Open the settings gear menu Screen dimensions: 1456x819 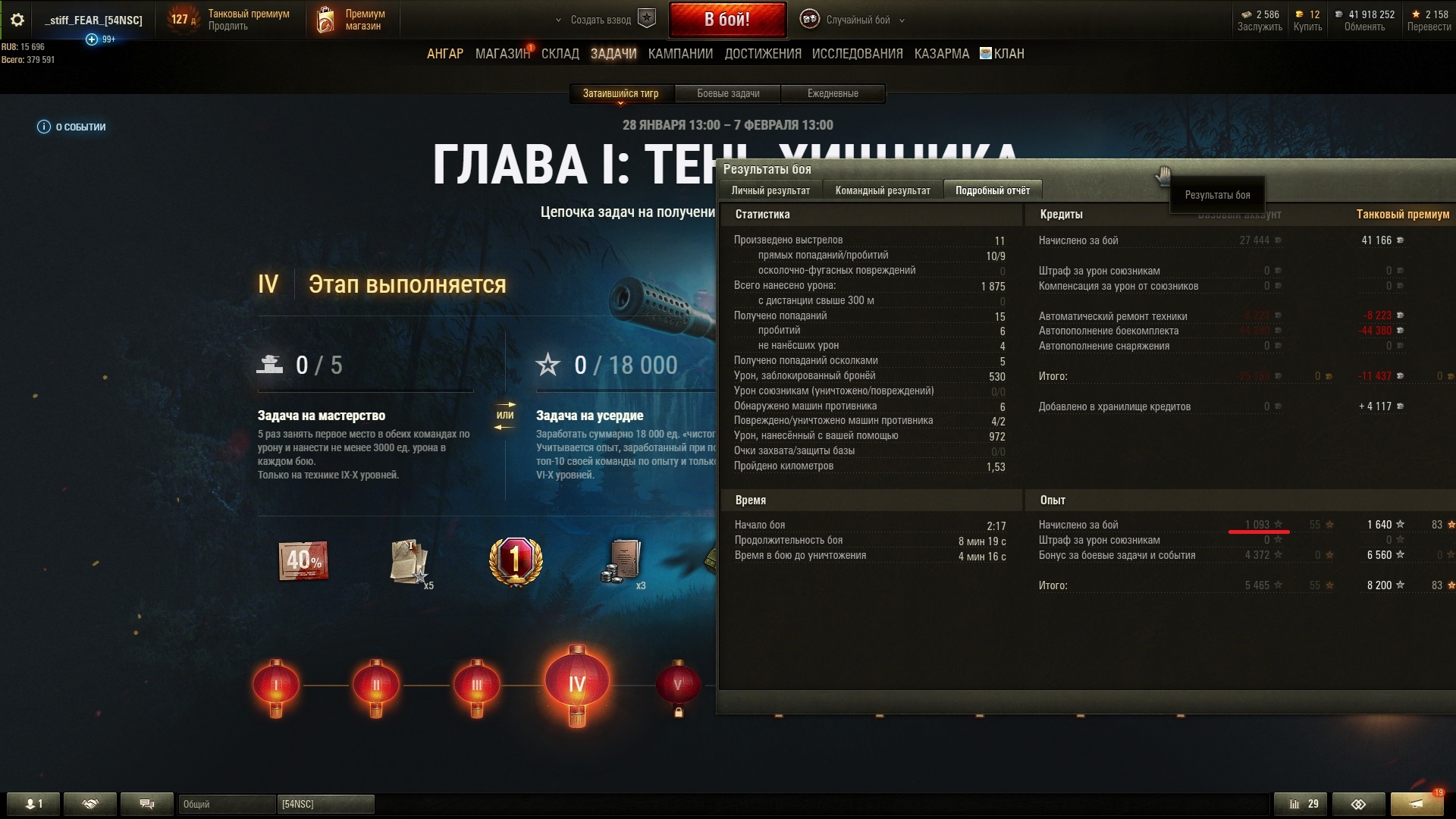(x=17, y=20)
